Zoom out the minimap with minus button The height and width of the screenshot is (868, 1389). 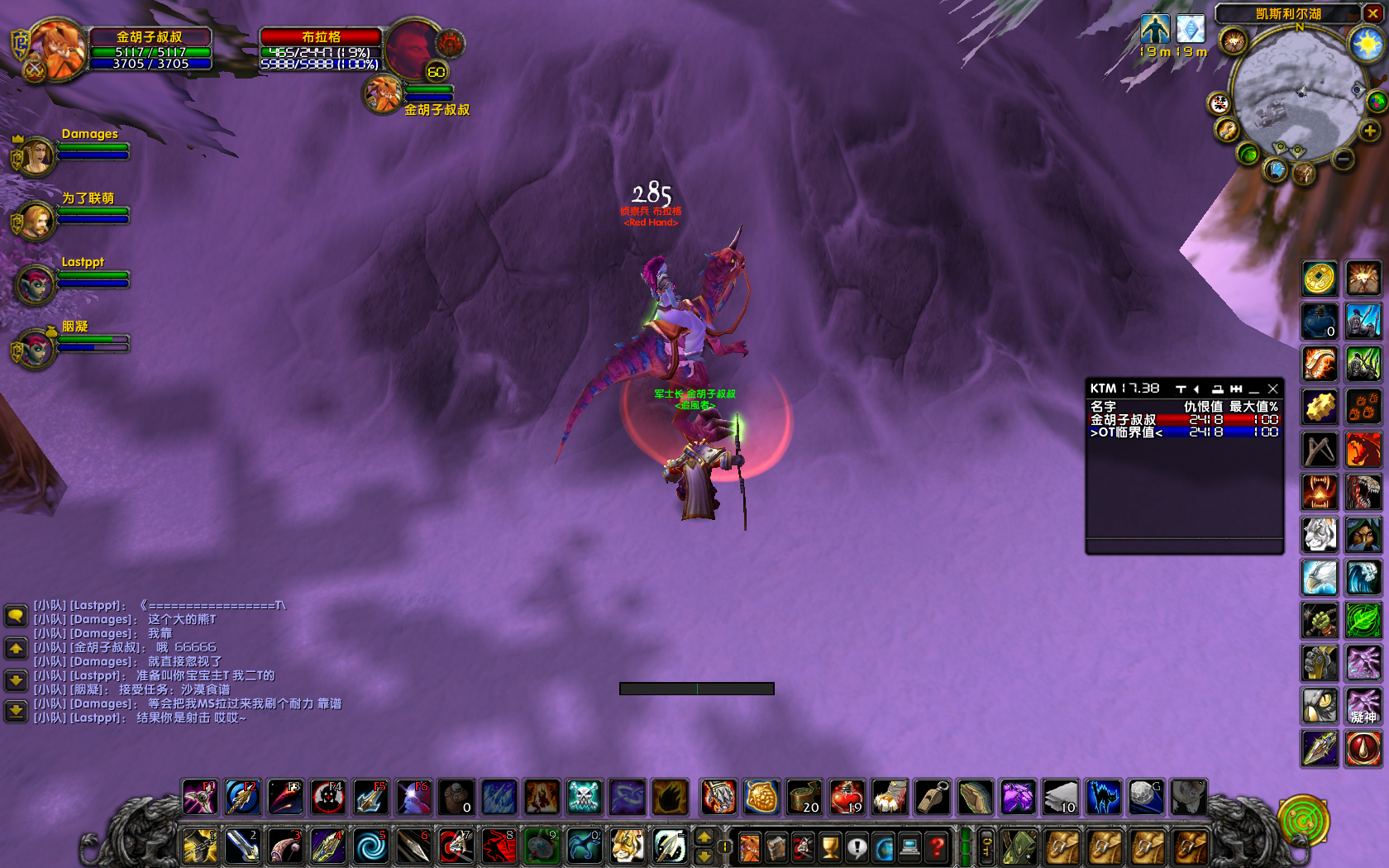click(1344, 159)
